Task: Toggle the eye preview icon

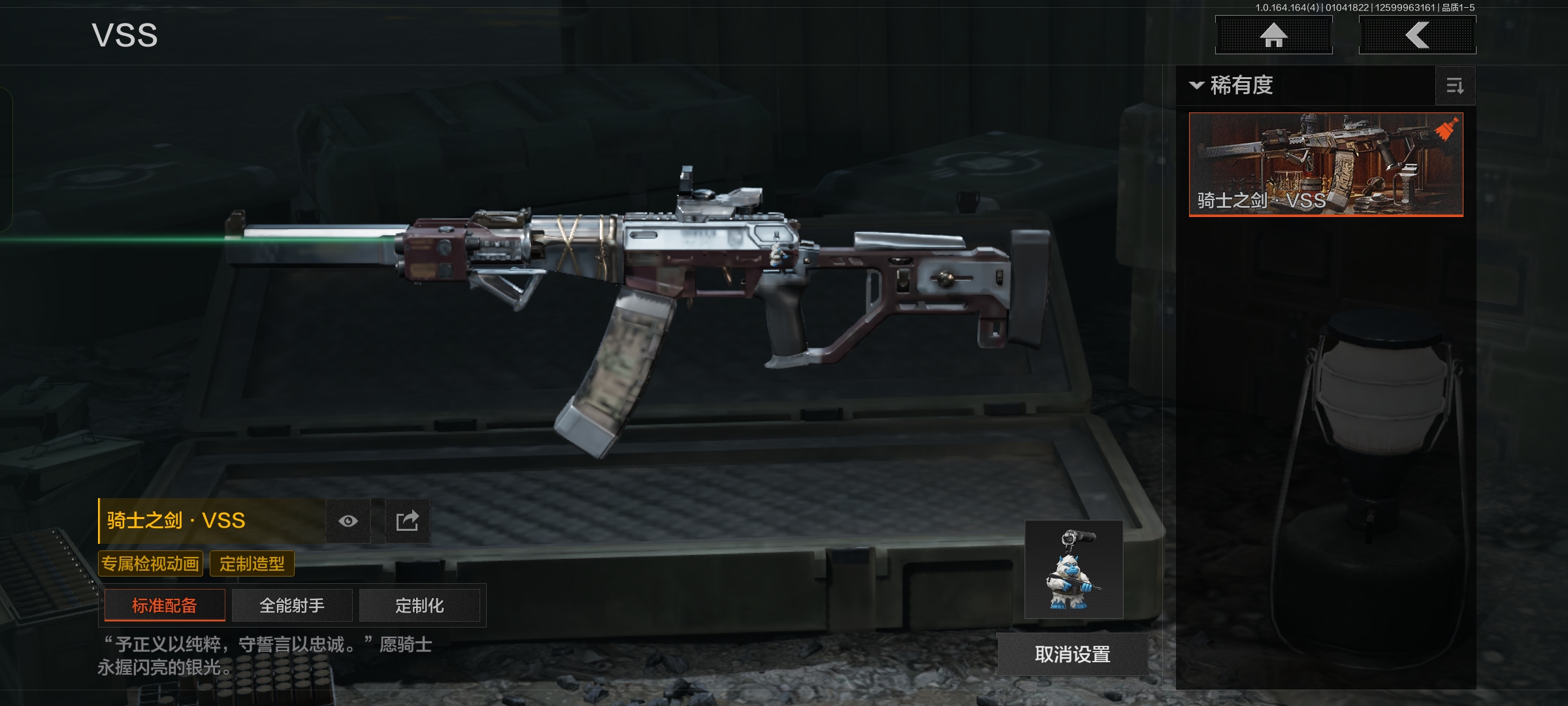Action: click(x=348, y=521)
